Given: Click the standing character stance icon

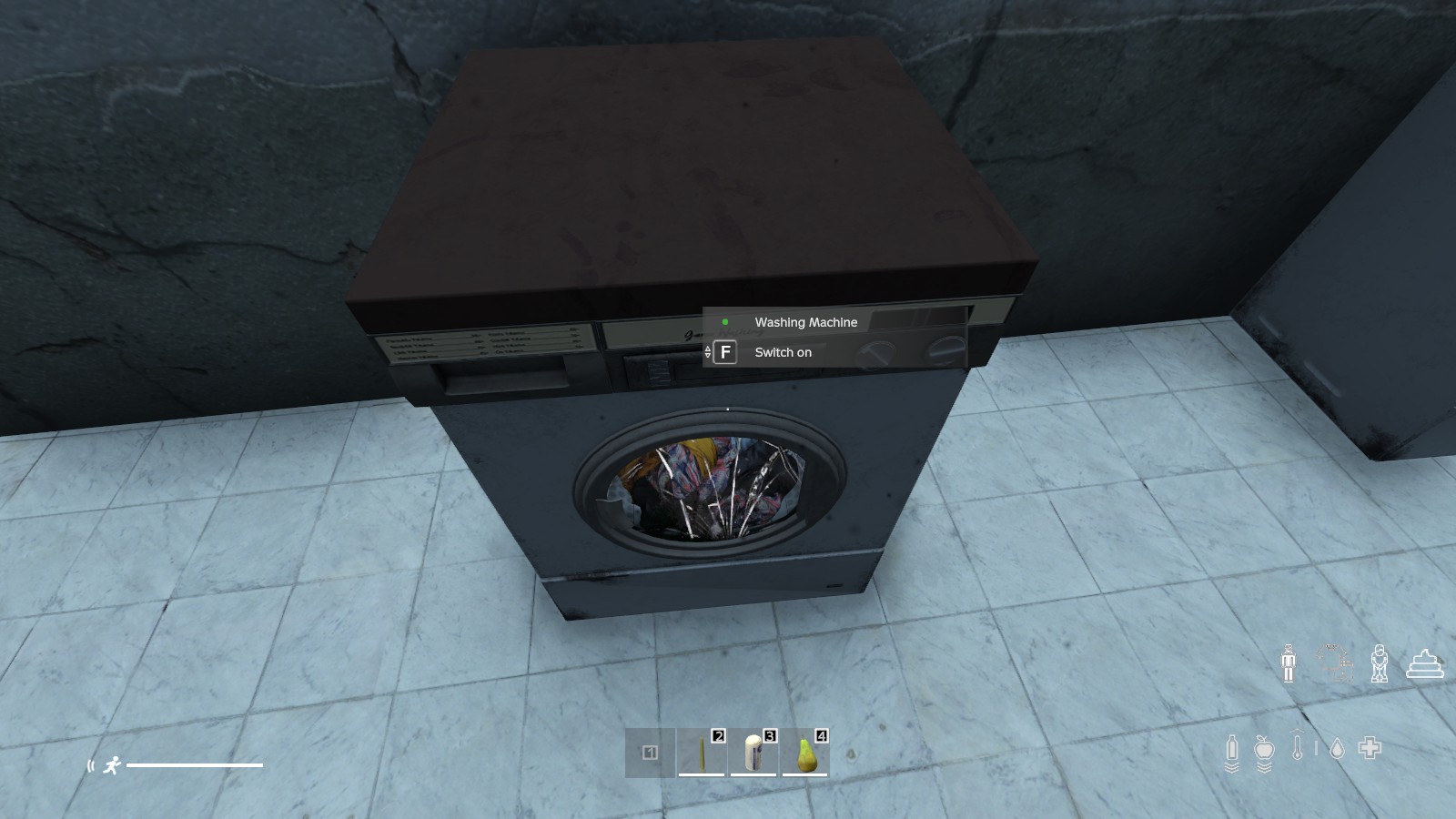Looking at the screenshot, I should 1289,662.
